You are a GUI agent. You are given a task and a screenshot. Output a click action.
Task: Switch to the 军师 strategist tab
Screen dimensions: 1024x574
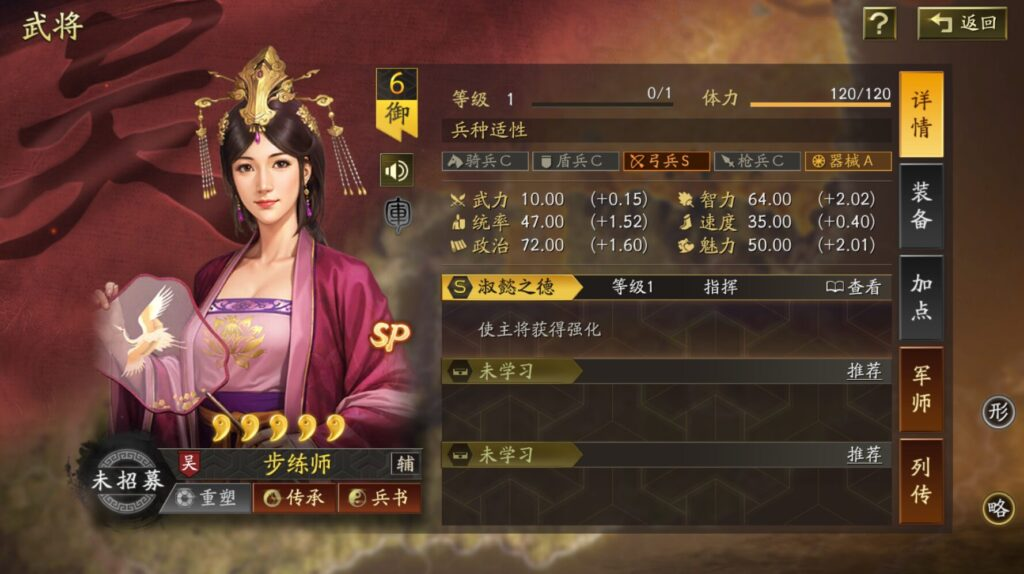click(920, 389)
